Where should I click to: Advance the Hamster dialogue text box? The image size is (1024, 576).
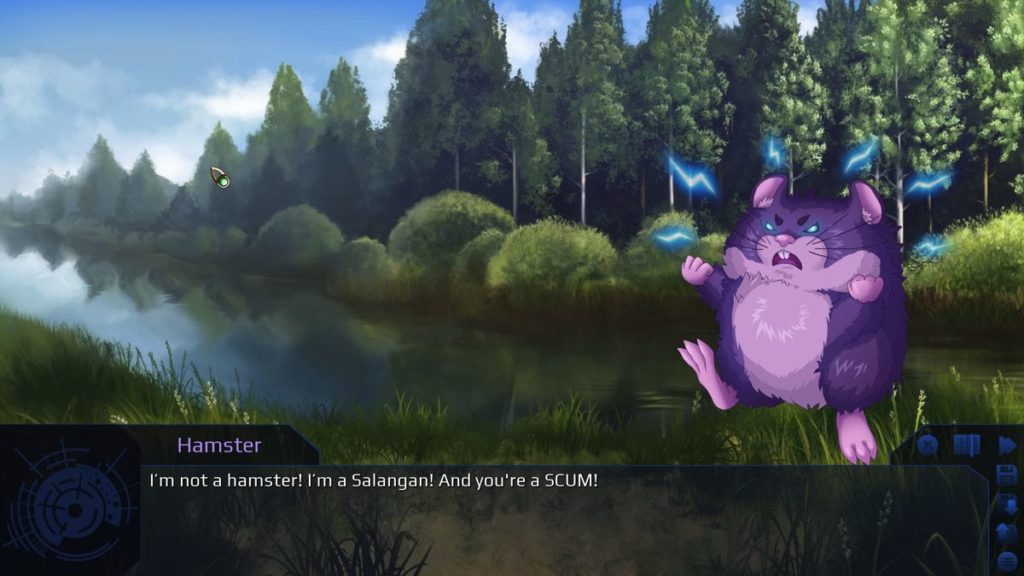point(560,520)
